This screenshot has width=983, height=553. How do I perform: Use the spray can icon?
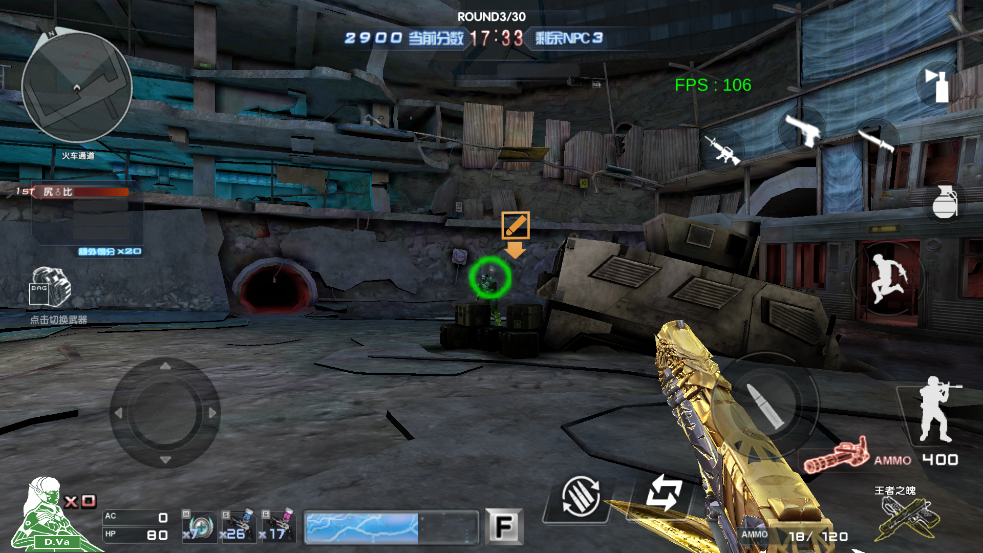[x=938, y=84]
